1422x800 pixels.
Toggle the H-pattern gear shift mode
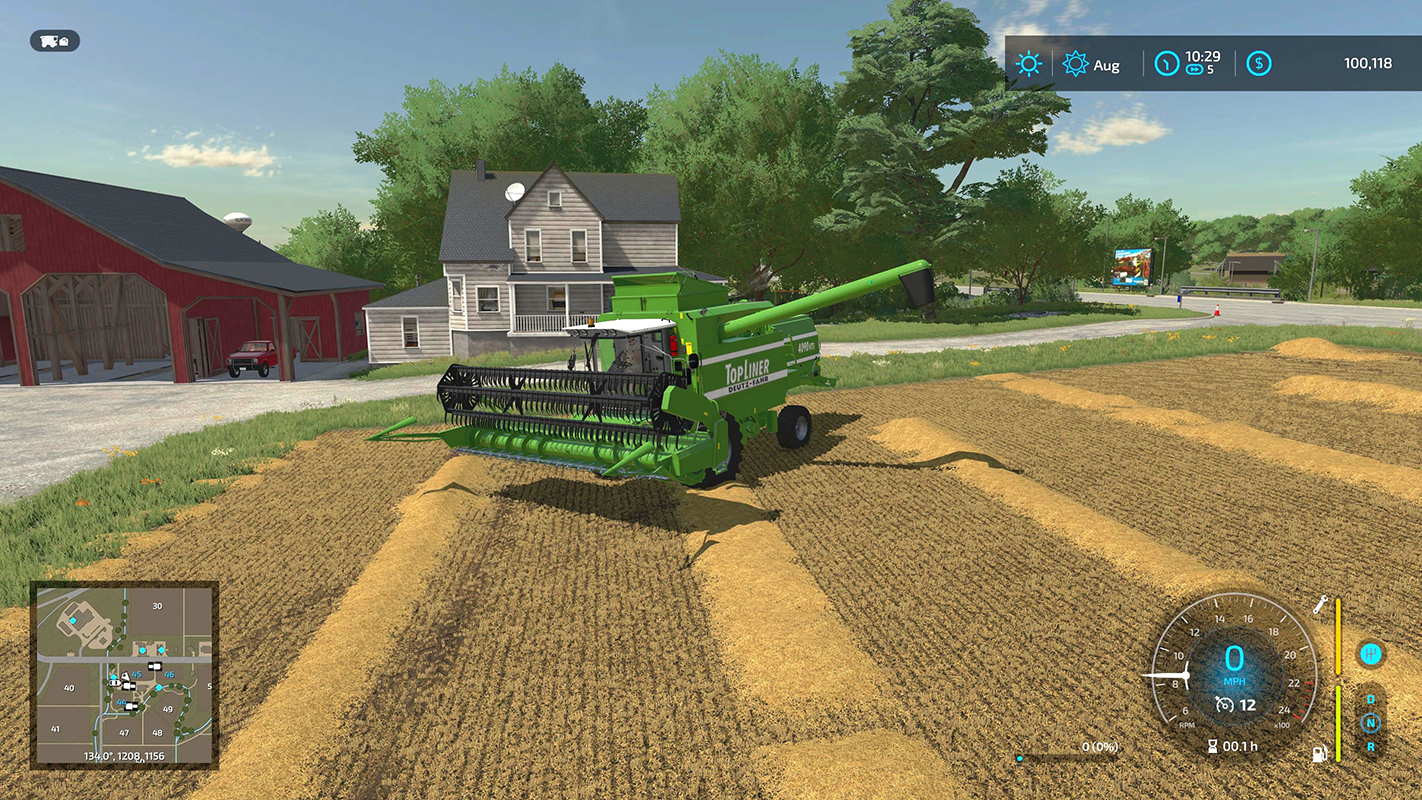coord(1372,654)
